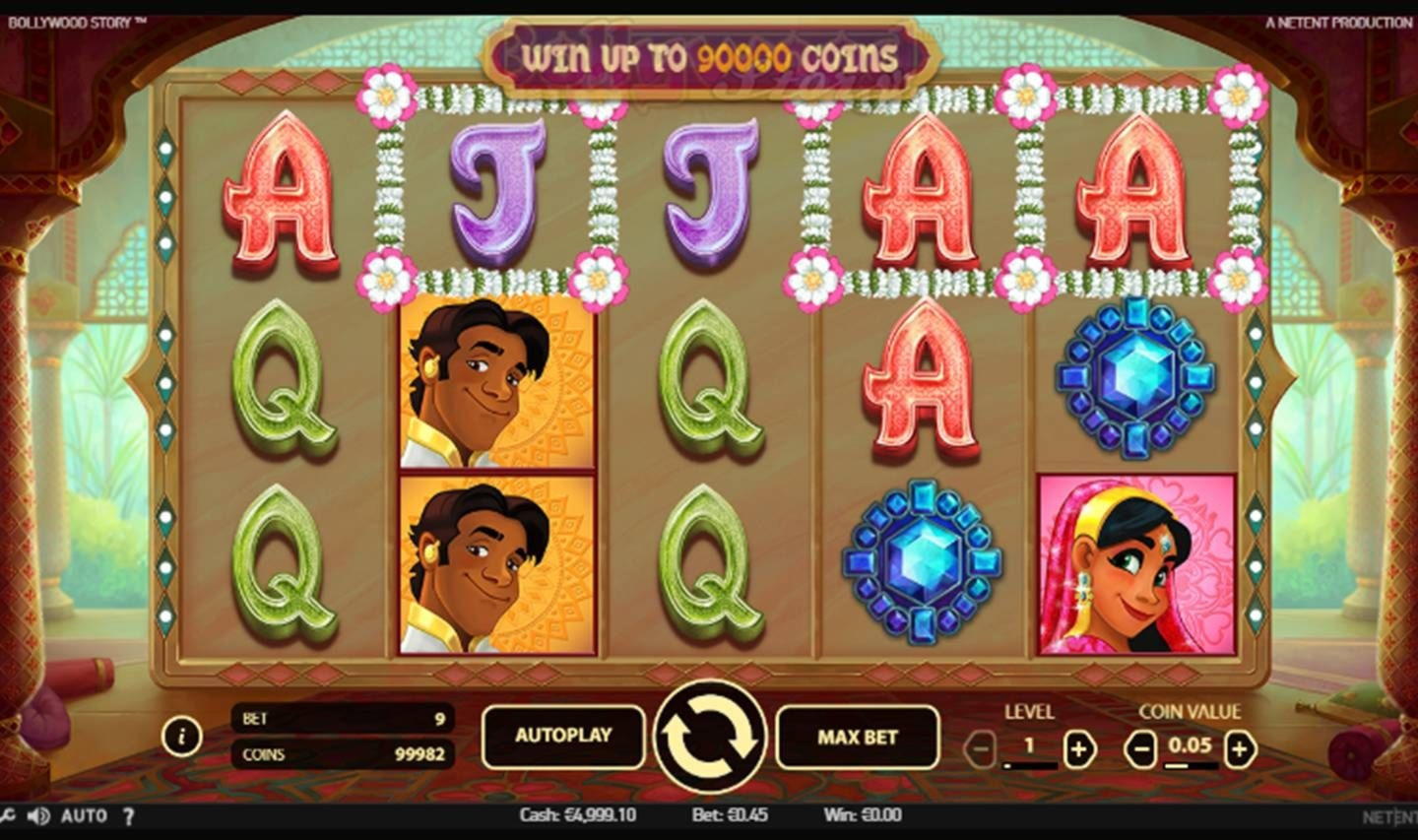This screenshot has width=1418, height=840.
Task: Click the AUTO label in the bottom bar
Action: tap(84, 815)
